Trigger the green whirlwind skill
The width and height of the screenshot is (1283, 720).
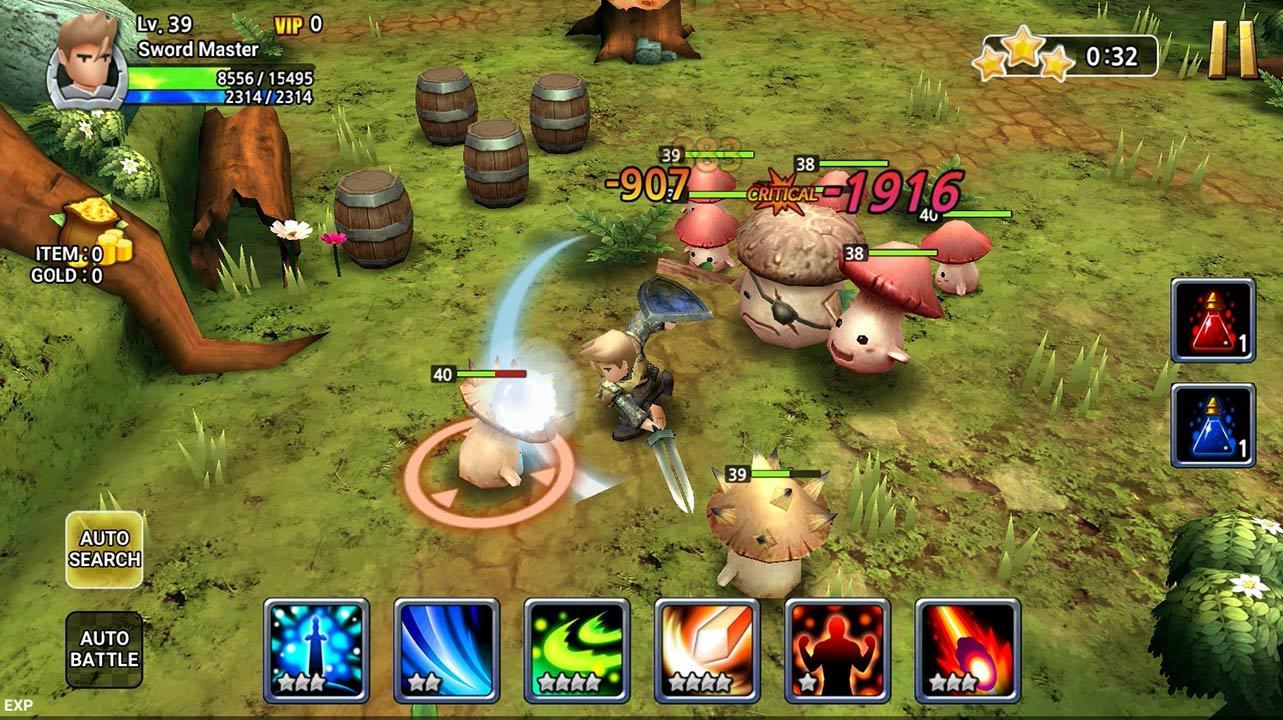pyautogui.click(x=579, y=651)
